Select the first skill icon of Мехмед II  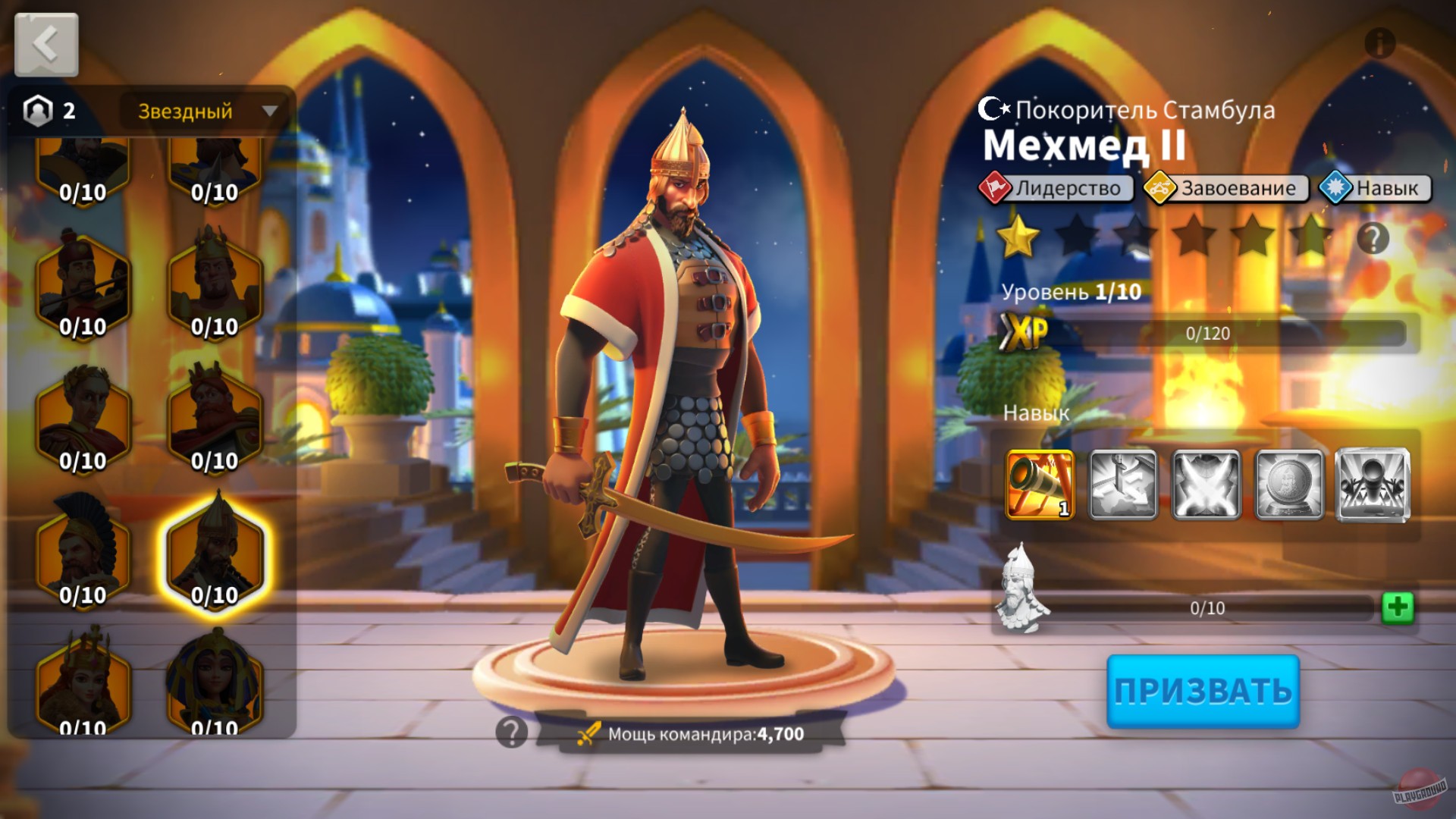(1041, 485)
